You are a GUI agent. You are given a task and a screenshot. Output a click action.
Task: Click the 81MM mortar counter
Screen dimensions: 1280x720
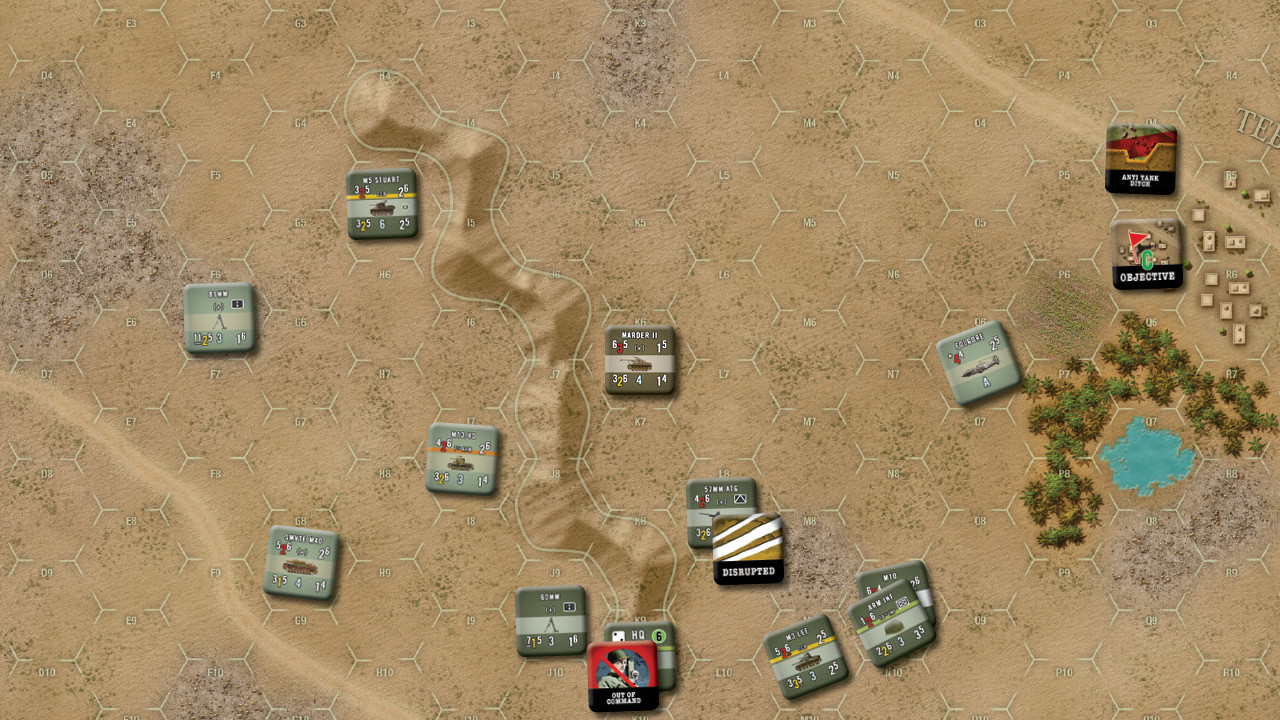(x=221, y=318)
